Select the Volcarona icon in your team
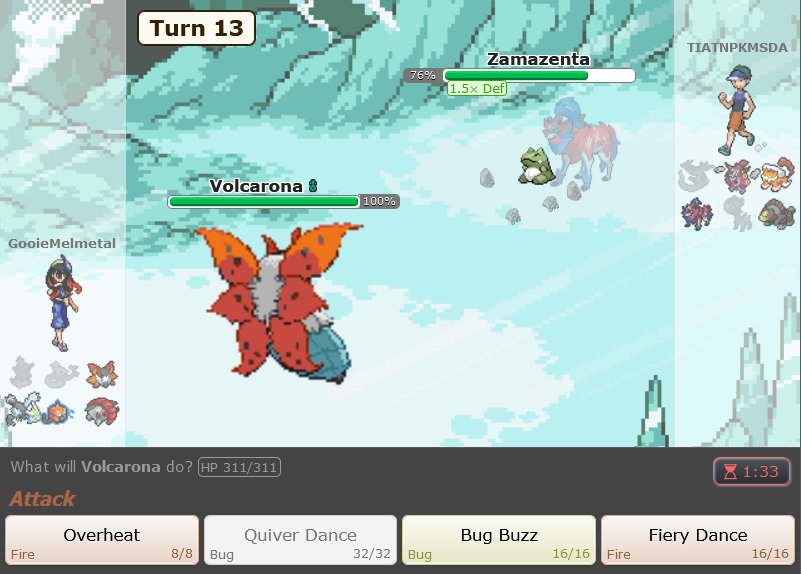The height and width of the screenshot is (574, 801). click(x=100, y=374)
